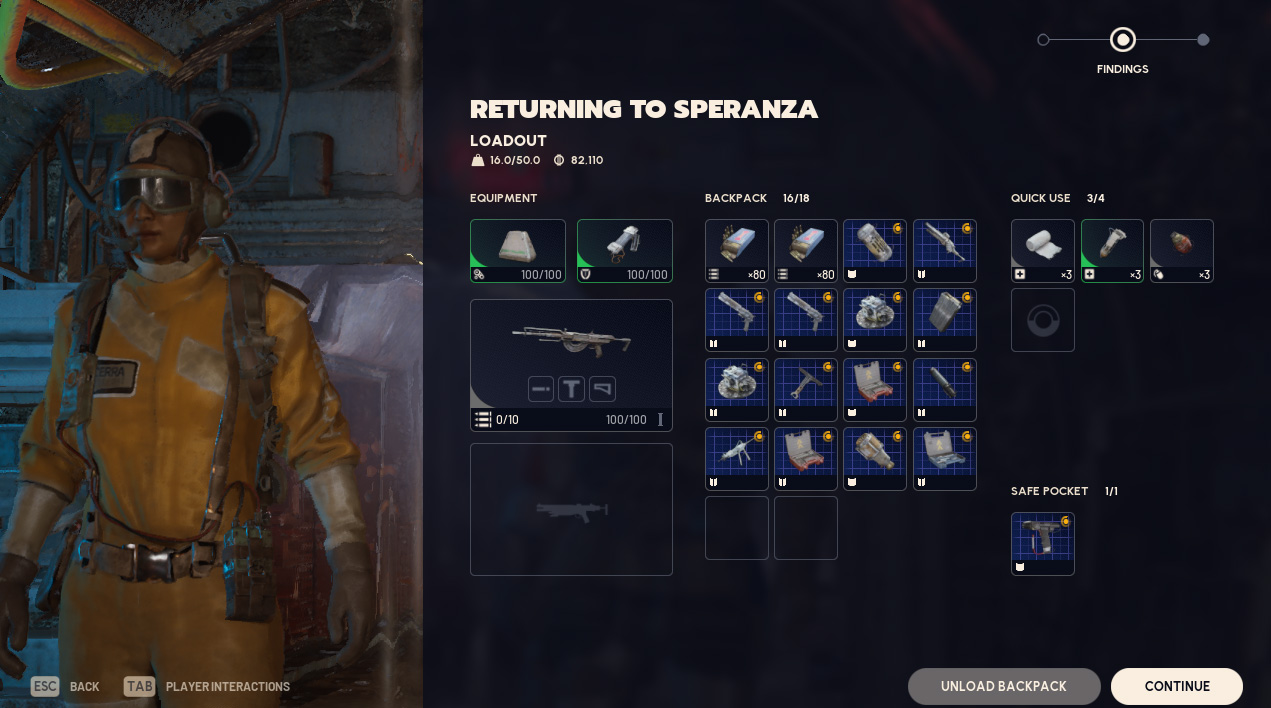The height and width of the screenshot is (708, 1271).
Task: Select the flat metal magazine blueprint
Action: [x=945, y=320]
